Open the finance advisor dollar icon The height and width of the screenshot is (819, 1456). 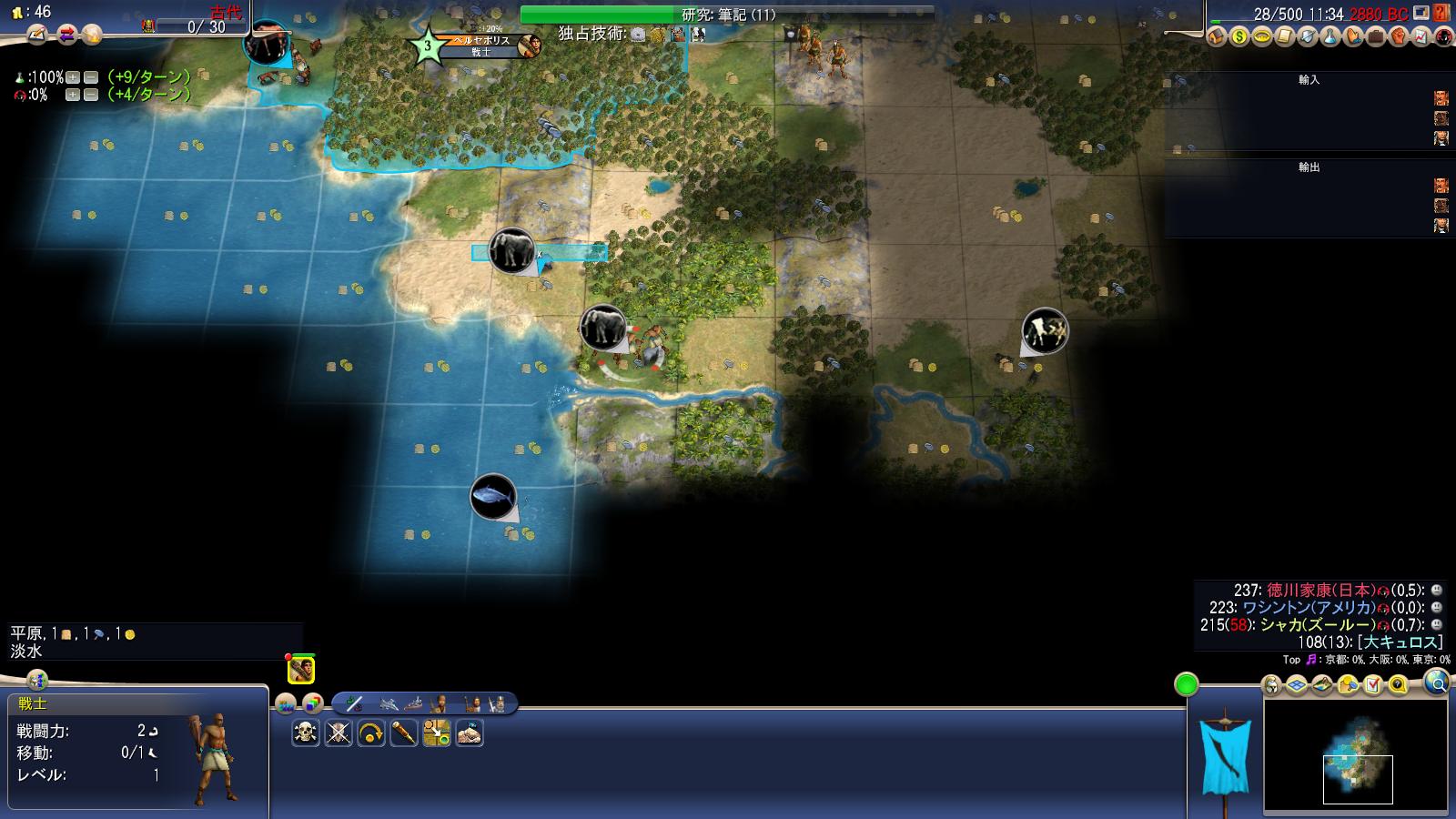coord(1239,37)
